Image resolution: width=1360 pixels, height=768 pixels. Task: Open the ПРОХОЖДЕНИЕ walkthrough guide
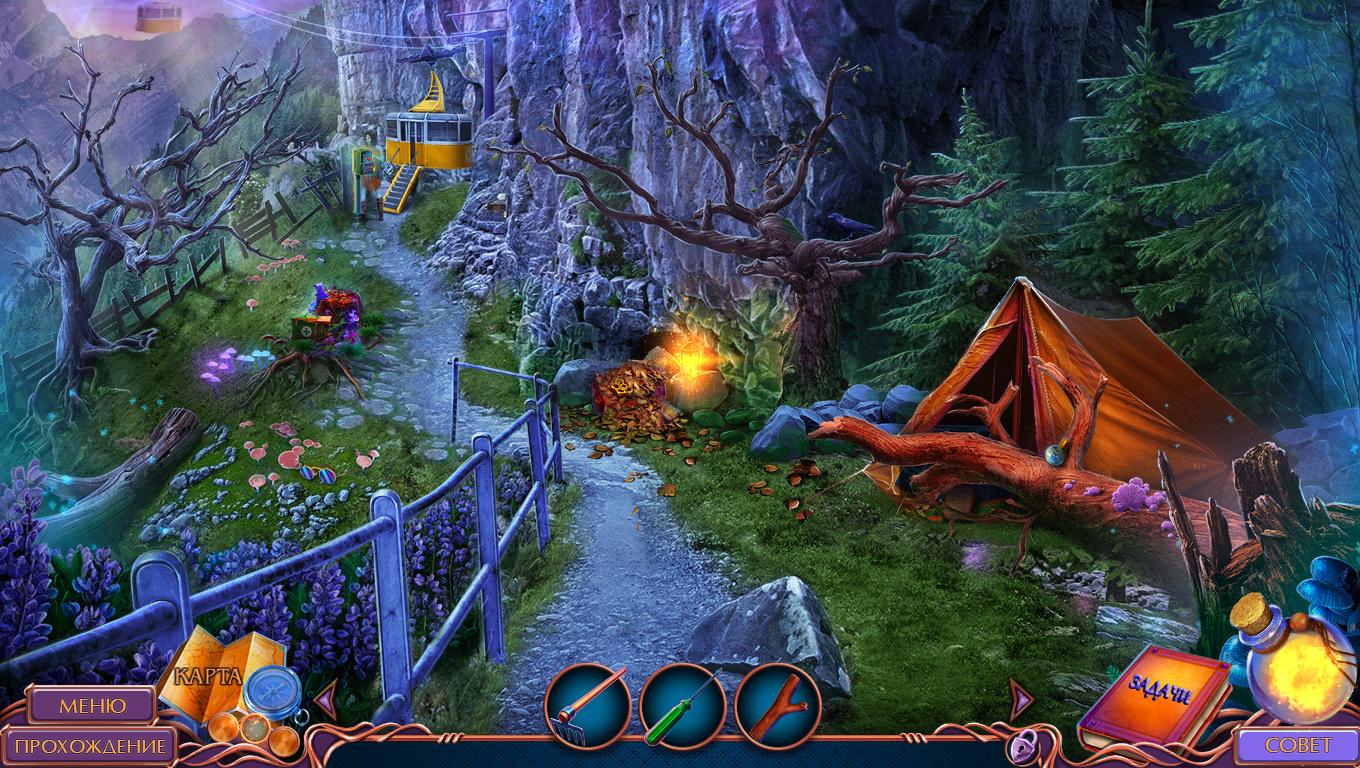tap(90, 746)
